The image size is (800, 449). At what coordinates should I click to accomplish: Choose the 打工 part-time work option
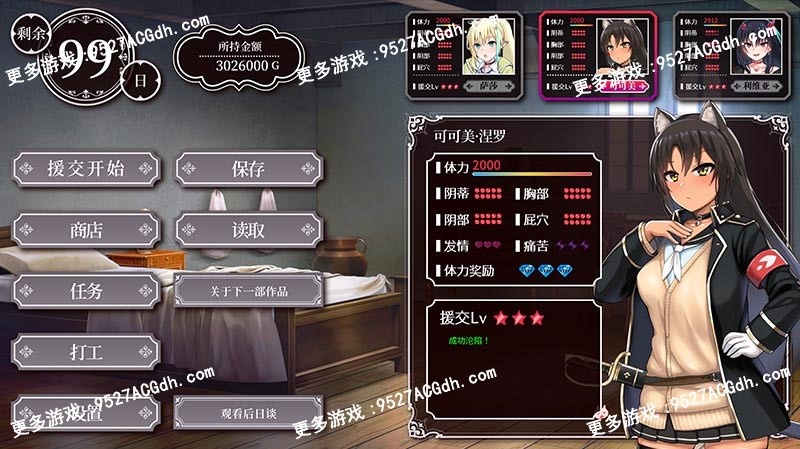(x=86, y=352)
